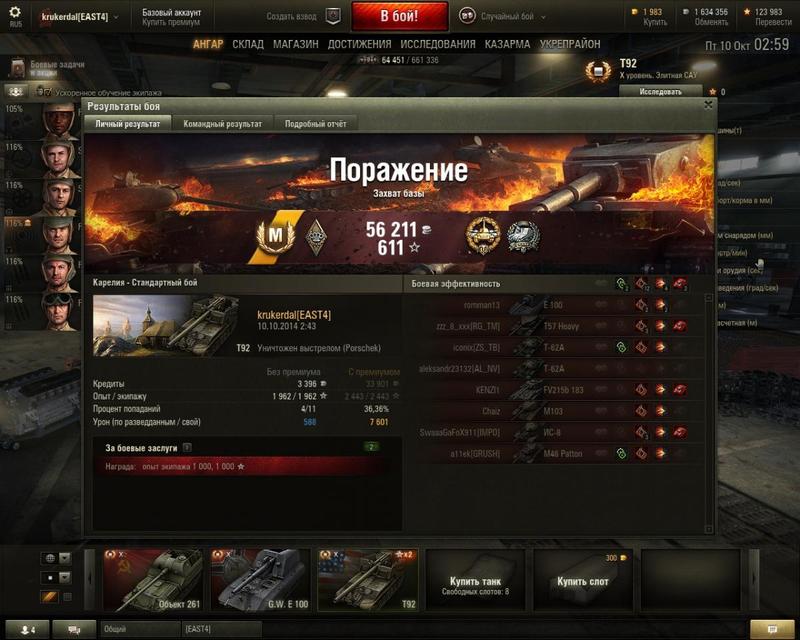Open the Казарма barracks menu

point(507,45)
